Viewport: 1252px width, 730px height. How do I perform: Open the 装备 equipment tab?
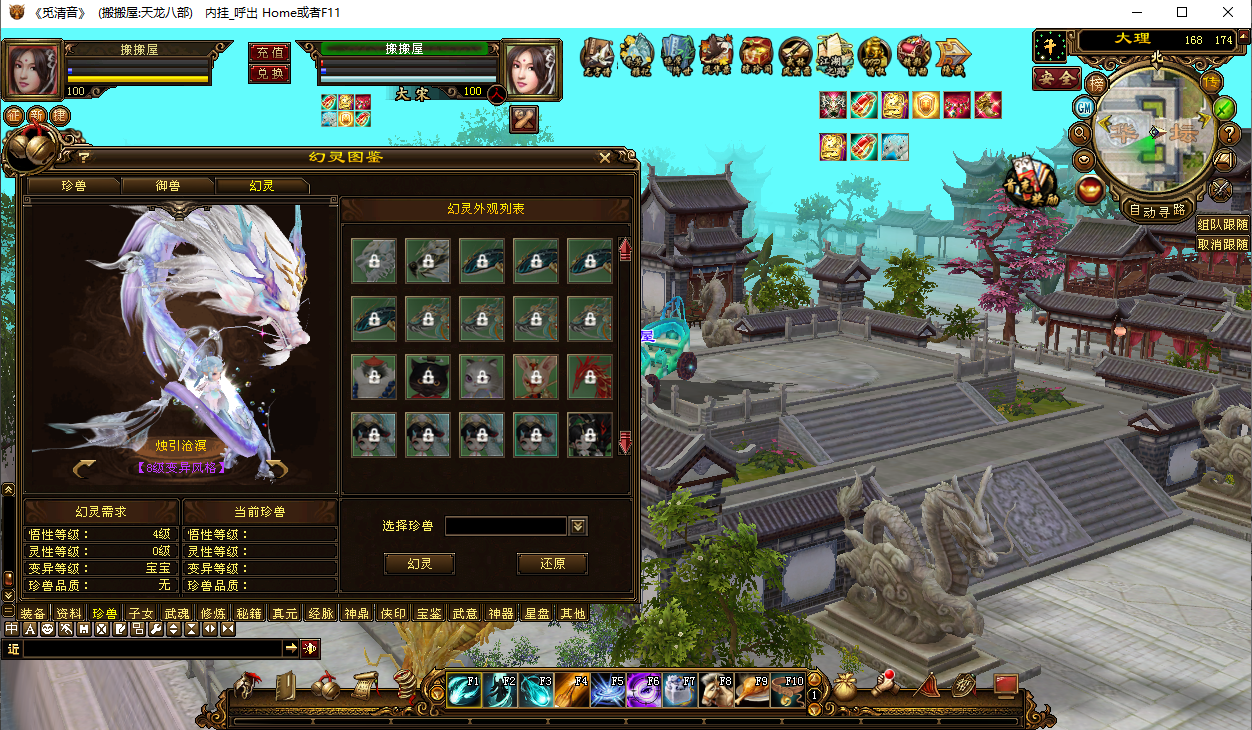(33, 614)
